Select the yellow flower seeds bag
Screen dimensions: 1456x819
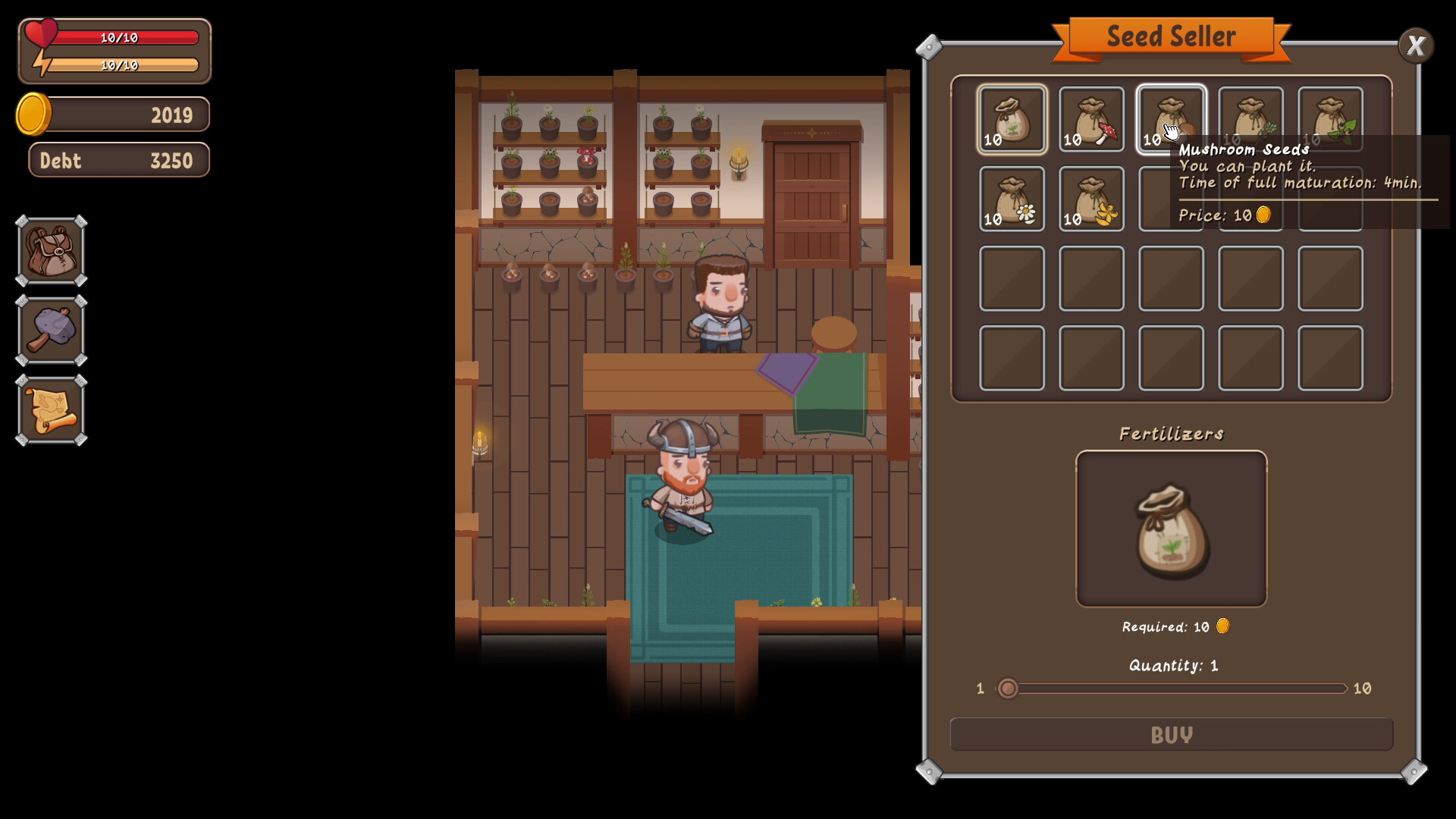(1092, 199)
